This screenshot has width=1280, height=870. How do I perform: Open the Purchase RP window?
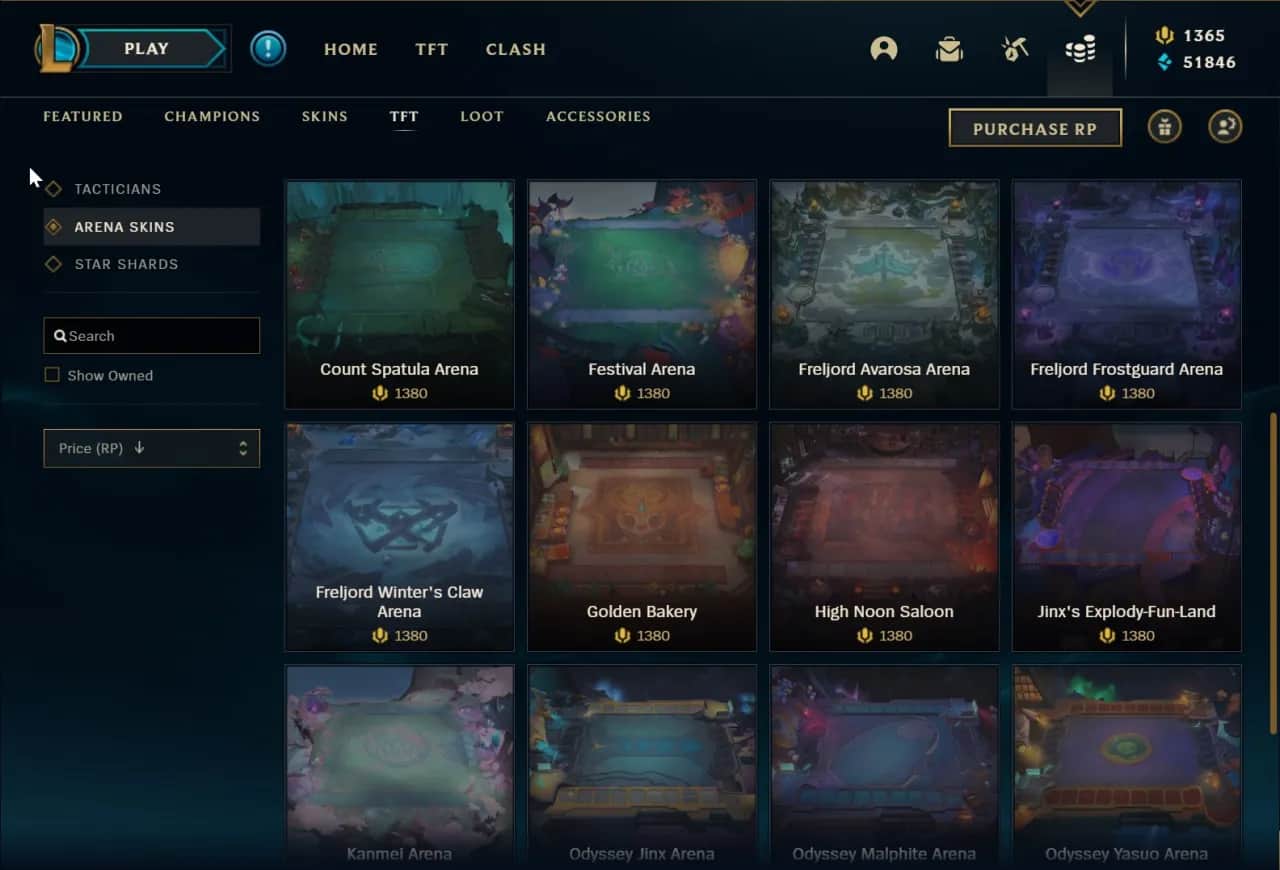click(1035, 128)
